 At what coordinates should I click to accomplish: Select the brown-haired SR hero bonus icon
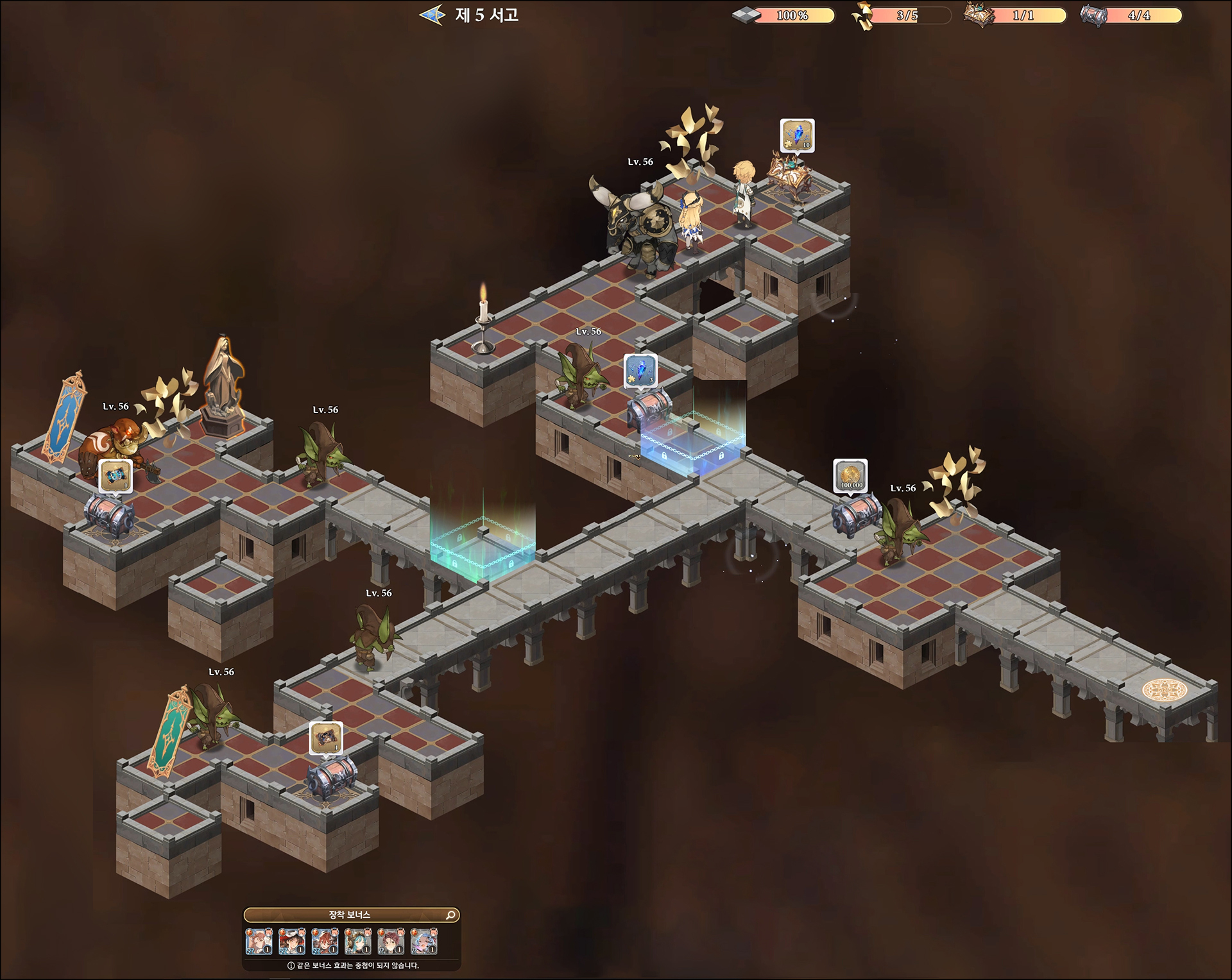coord(259,942)
